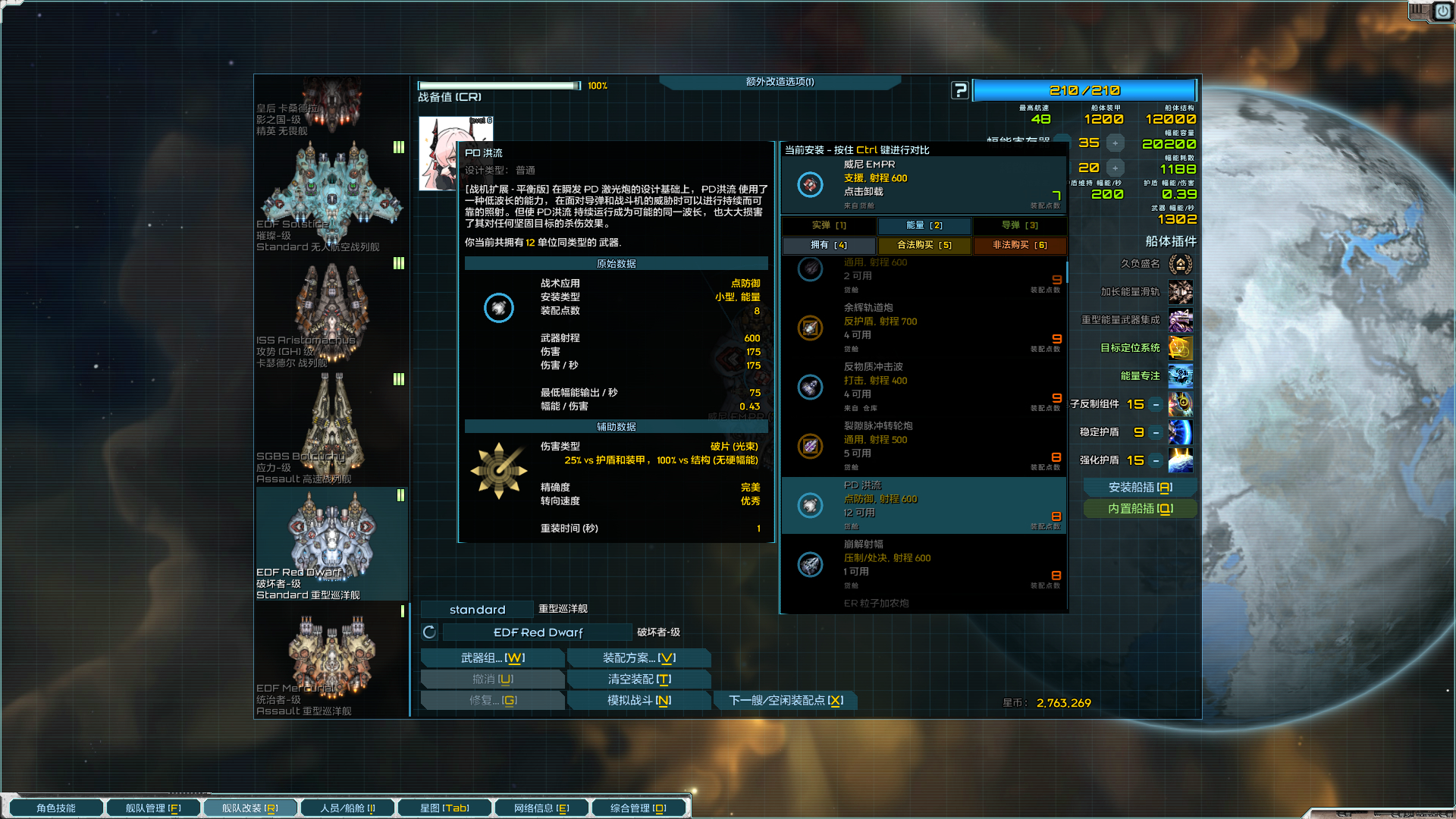Screen dimensions: 1456x819
Task: Select the 目标定位系统 hullmod icon
Action: 1180,349
